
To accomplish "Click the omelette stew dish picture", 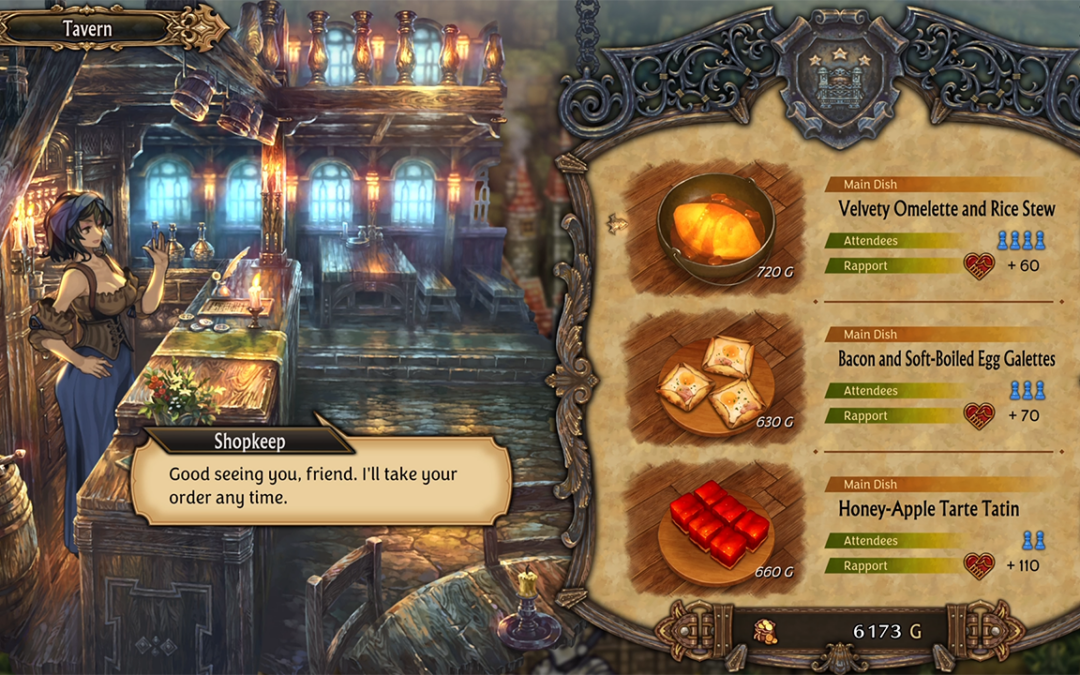I will (x=714, y=231).
